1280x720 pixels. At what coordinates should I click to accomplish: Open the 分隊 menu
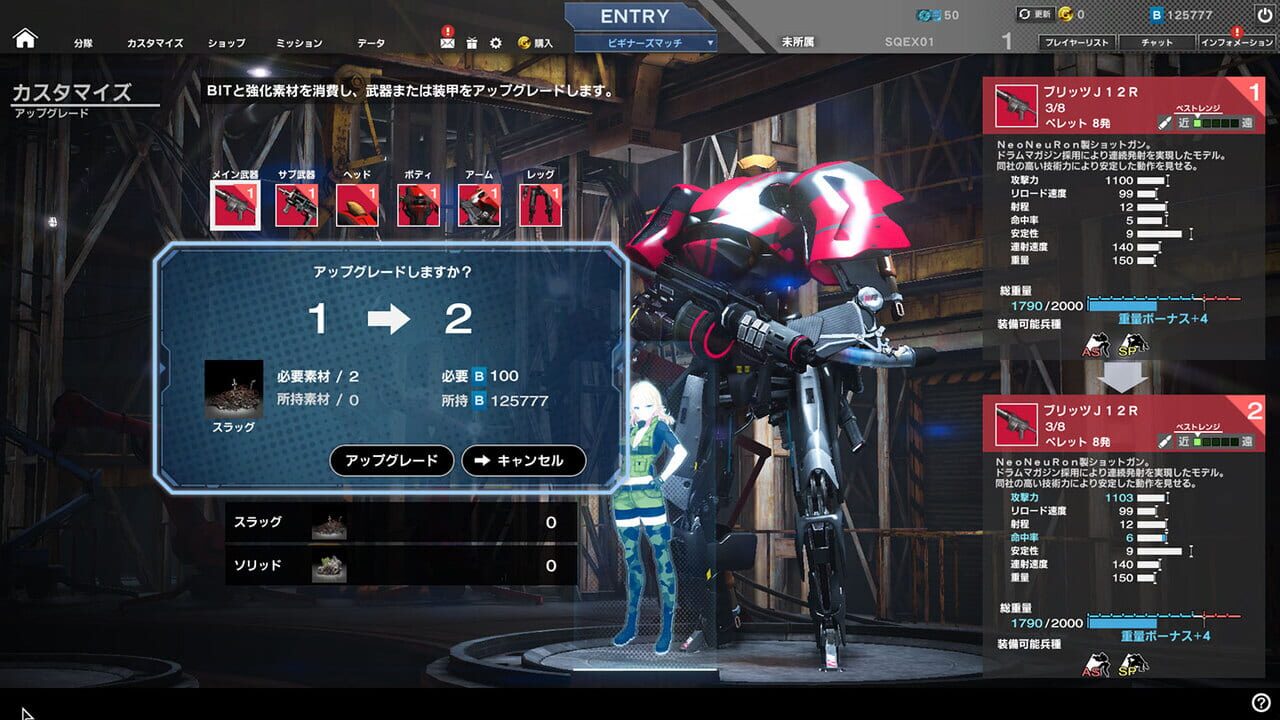coord(83,44)
